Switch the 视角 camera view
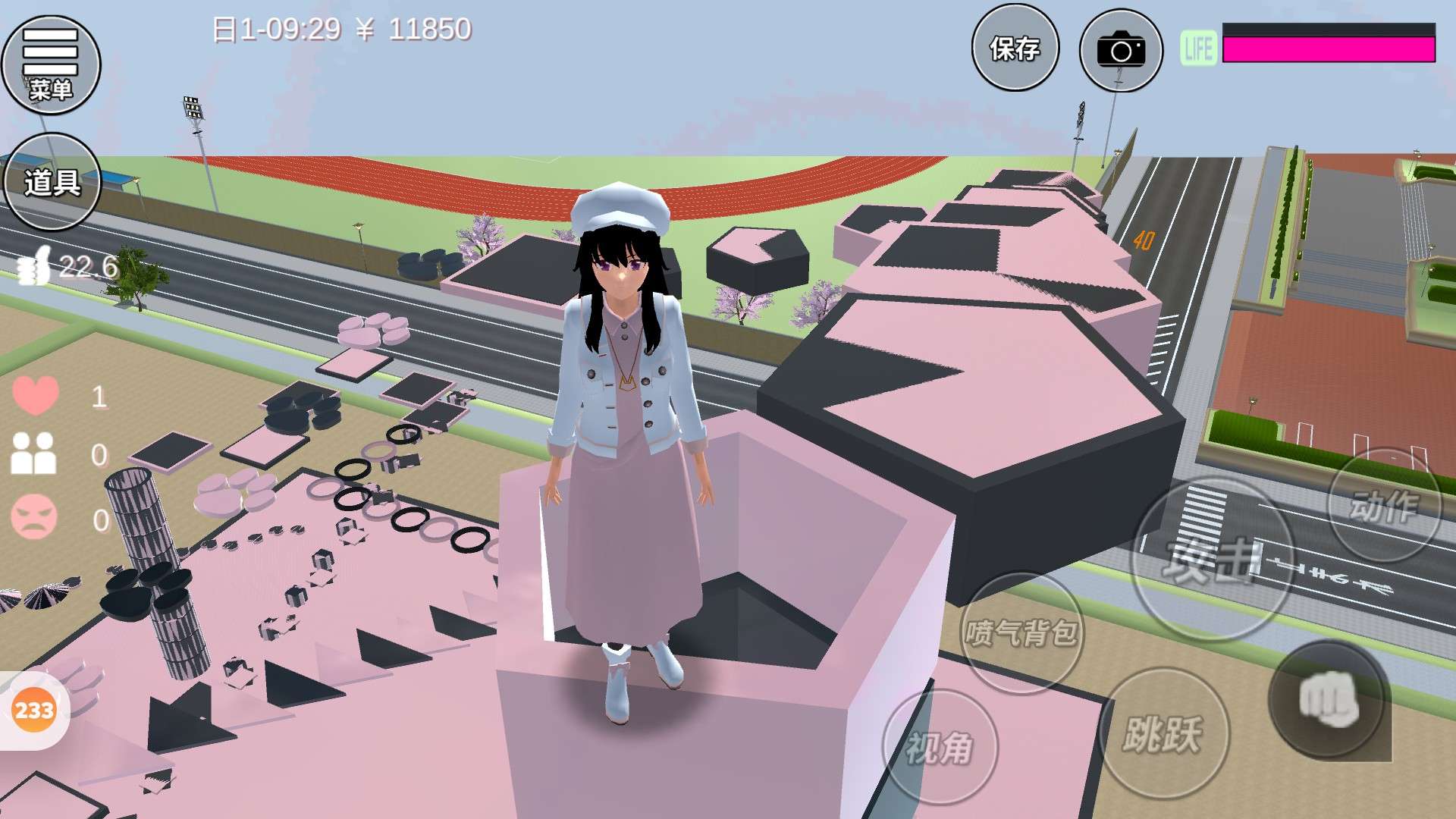The width and height of the screenshot is (1456, 819). click(x=940, y=748)
